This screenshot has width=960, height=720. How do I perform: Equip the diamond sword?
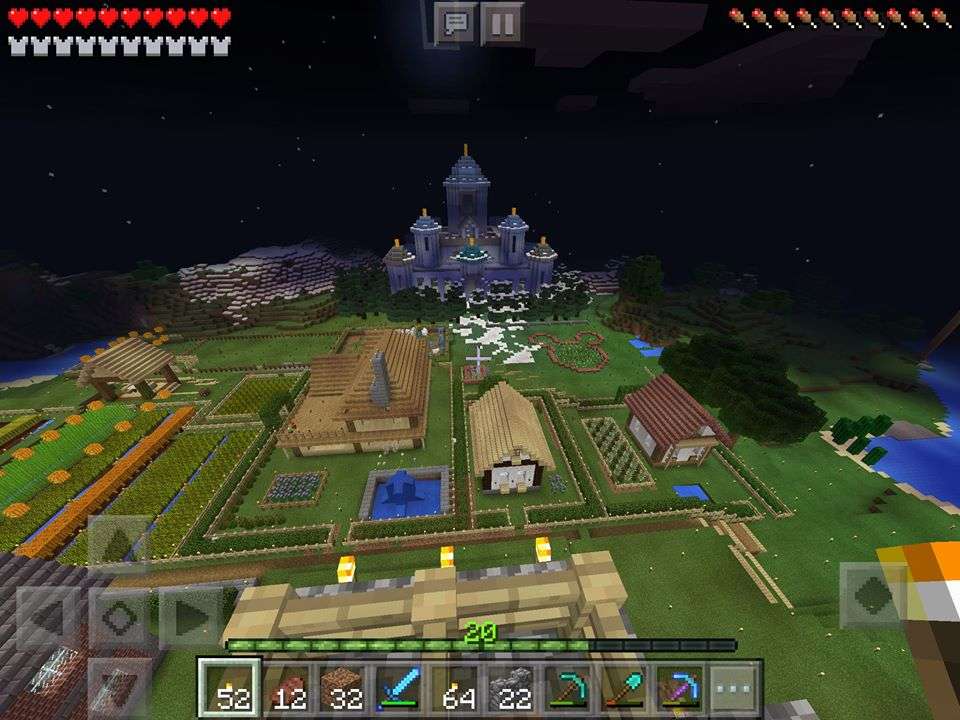(399, 688)
